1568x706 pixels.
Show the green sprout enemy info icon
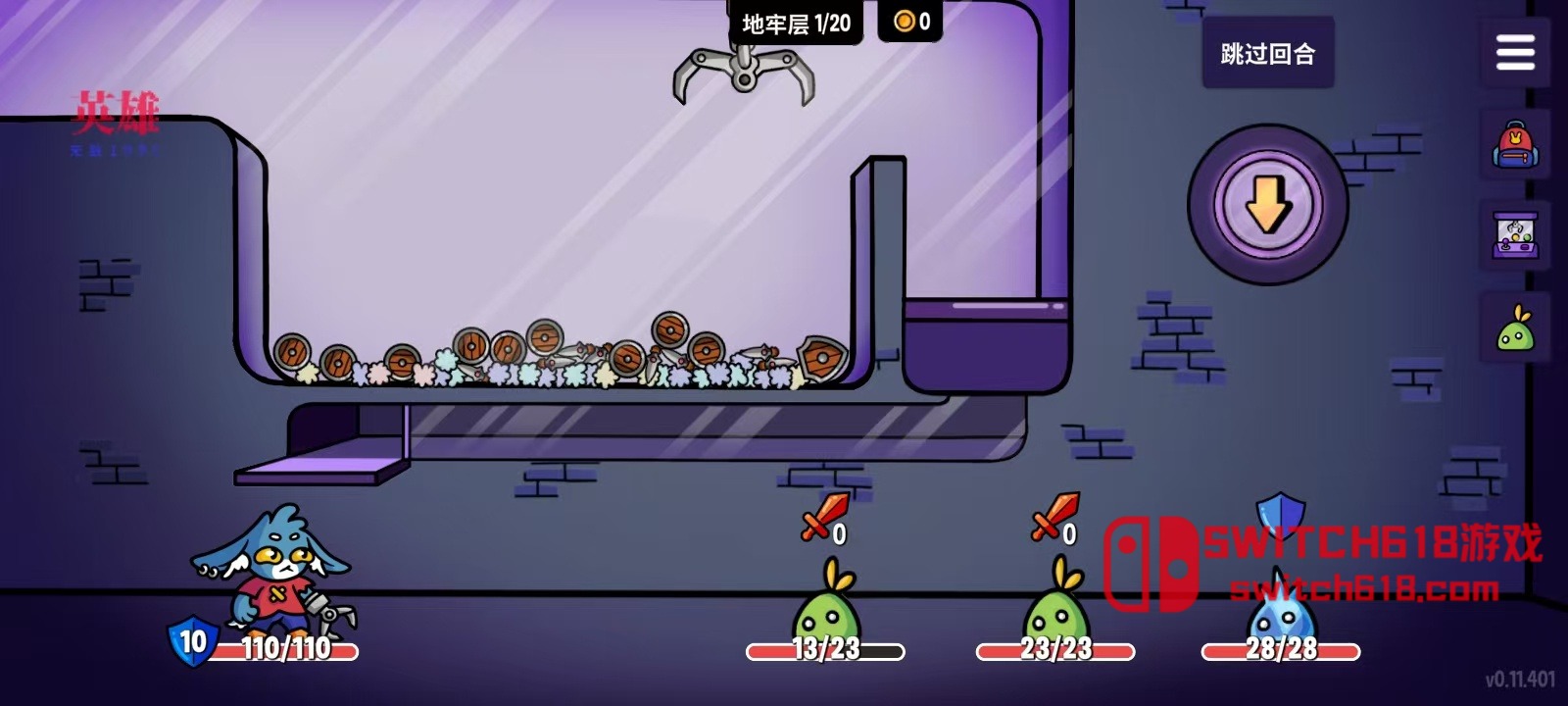click(1515, 328)
